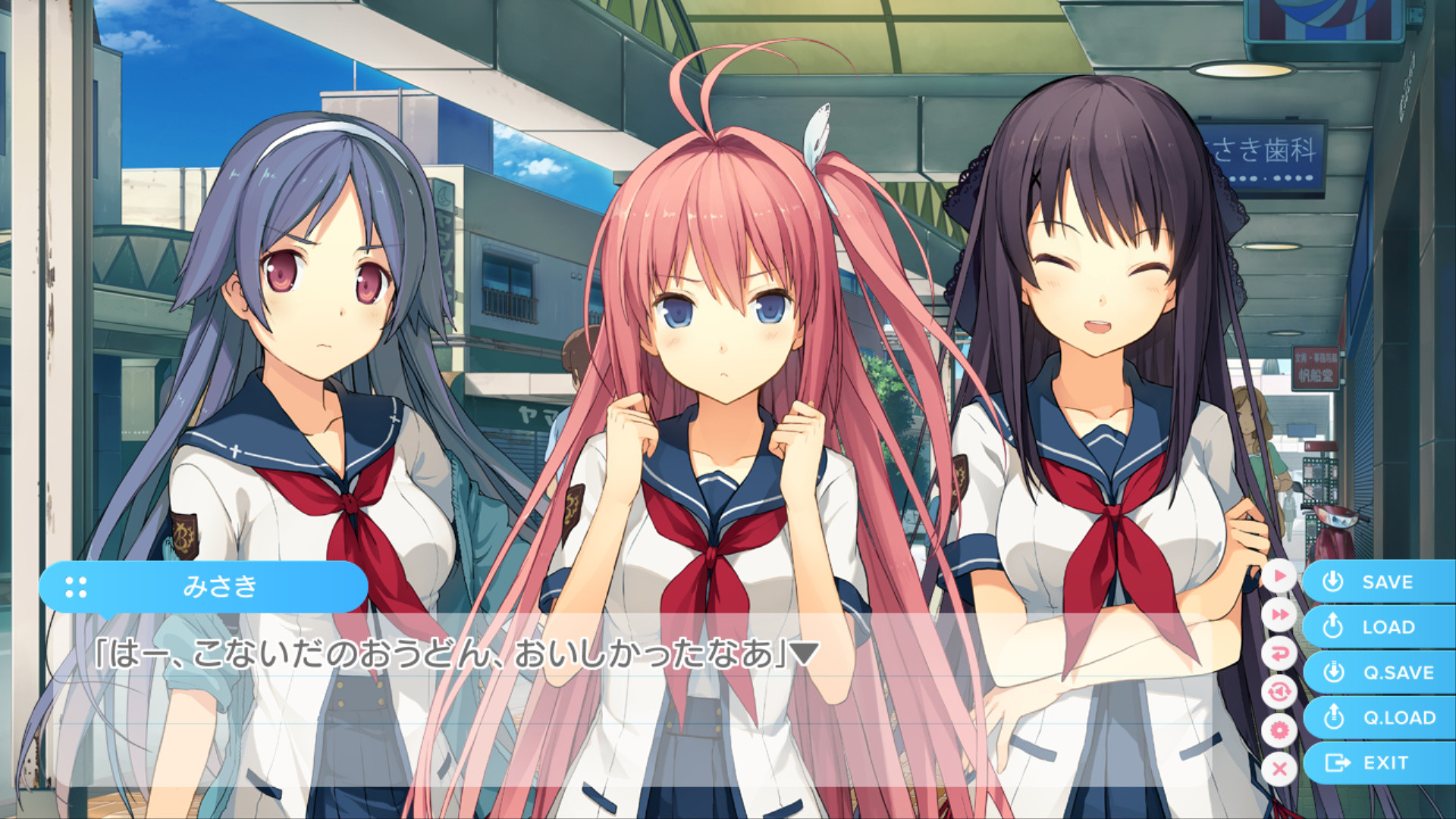
Task: Open settings via the gear icon
Action: [x=1279, y=730]
